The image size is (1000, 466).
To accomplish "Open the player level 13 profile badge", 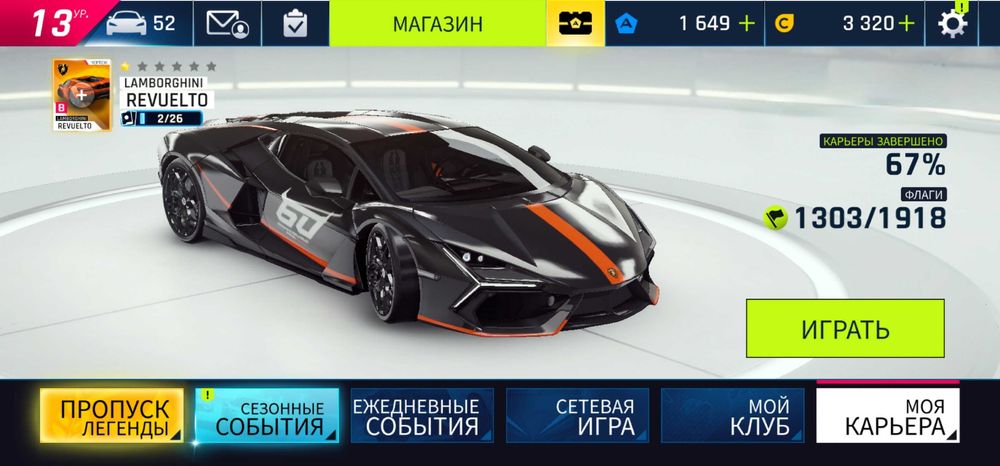I will pyautogui.click(x=48, y=23).
